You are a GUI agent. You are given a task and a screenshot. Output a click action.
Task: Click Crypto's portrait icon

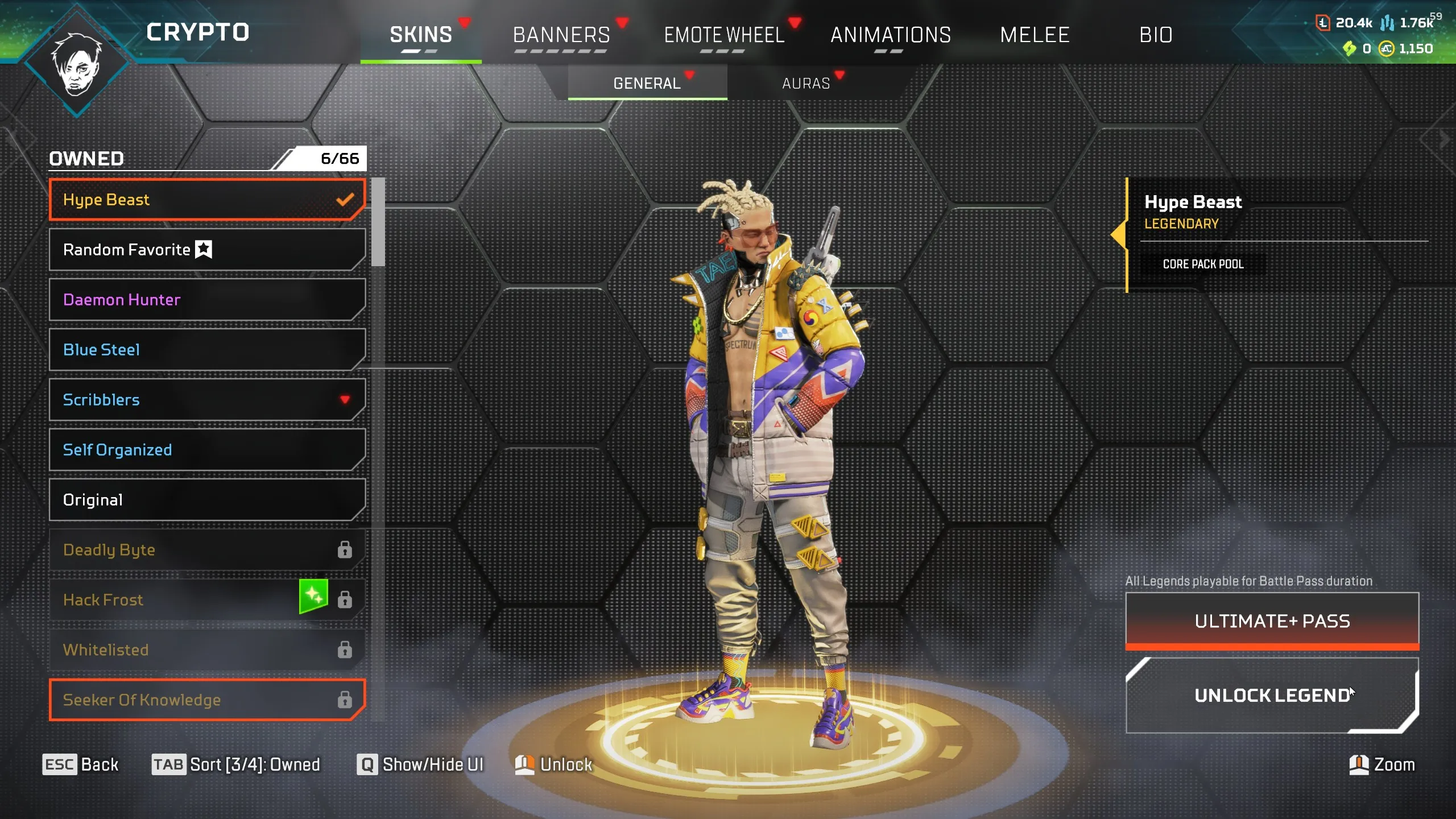77,60
